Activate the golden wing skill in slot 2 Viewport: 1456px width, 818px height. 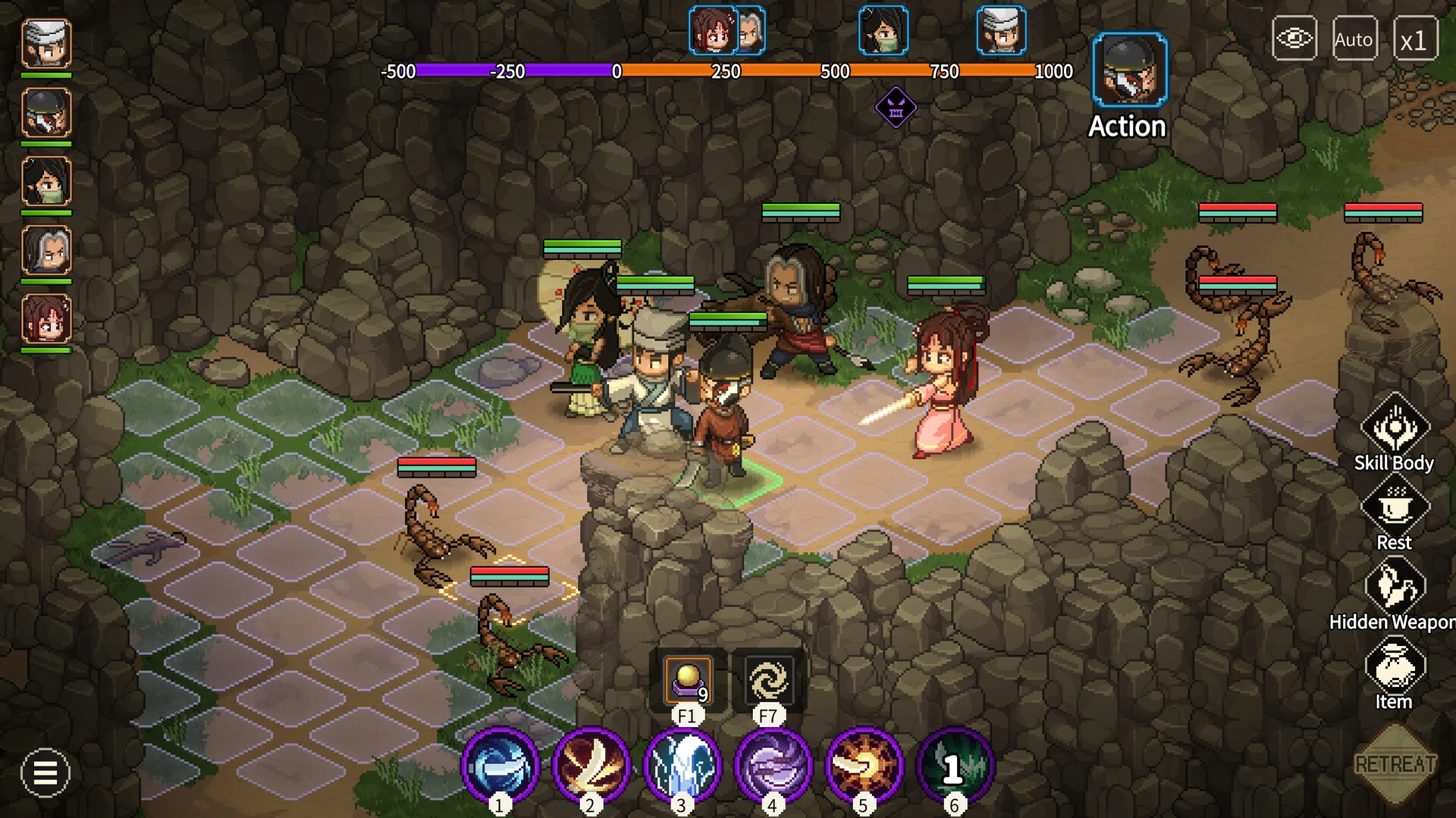click(591, 767)
